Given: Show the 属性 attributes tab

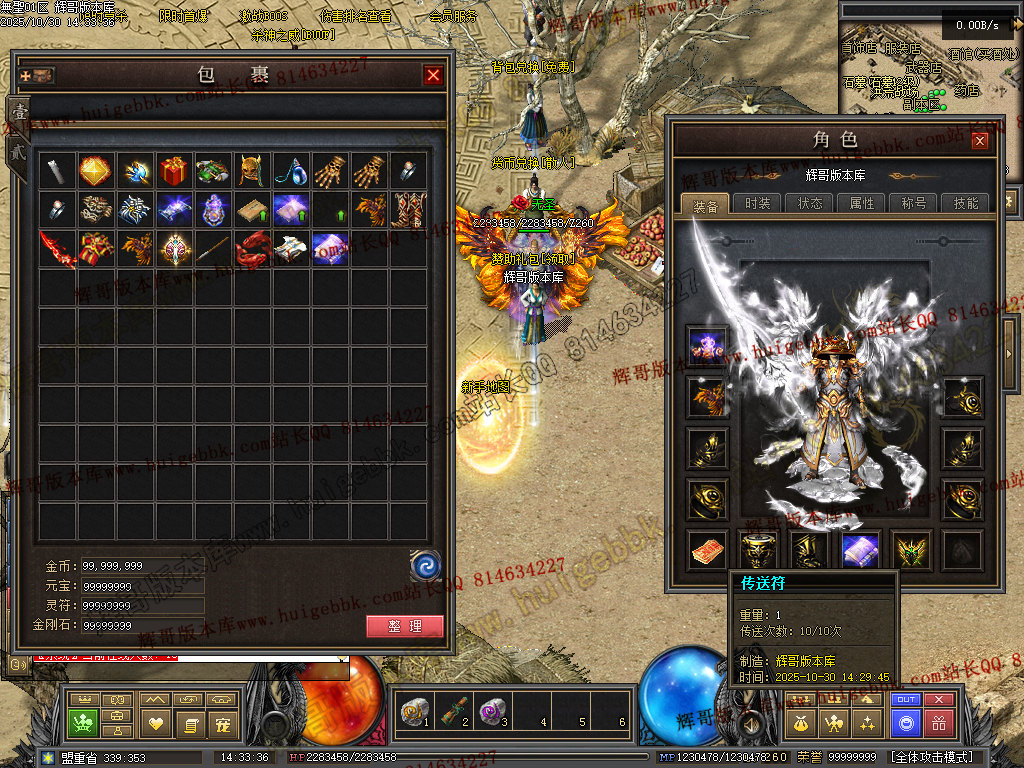Looking at the screenshot, I should coord(862,203).
